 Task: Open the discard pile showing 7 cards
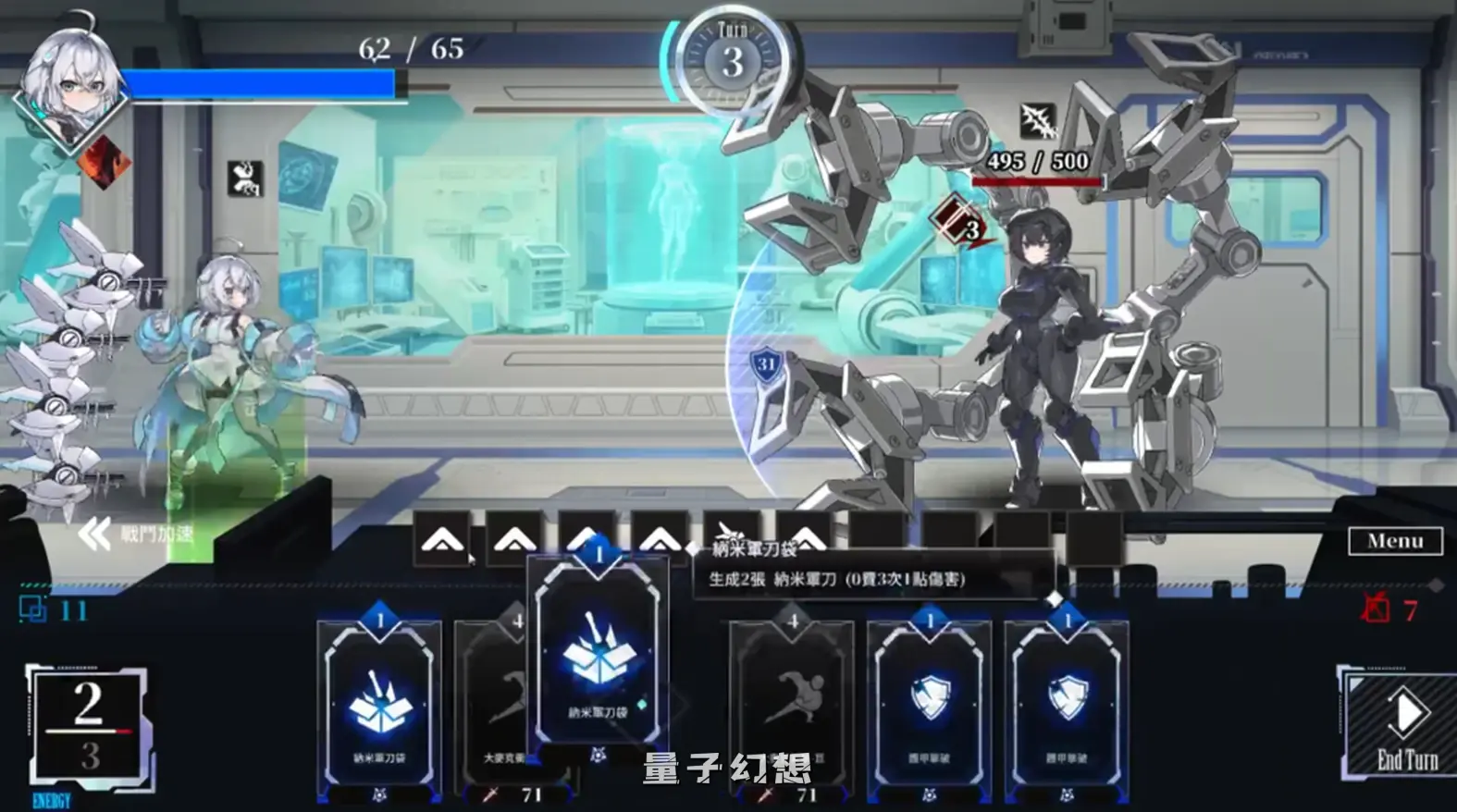(x=1378, y=608)
